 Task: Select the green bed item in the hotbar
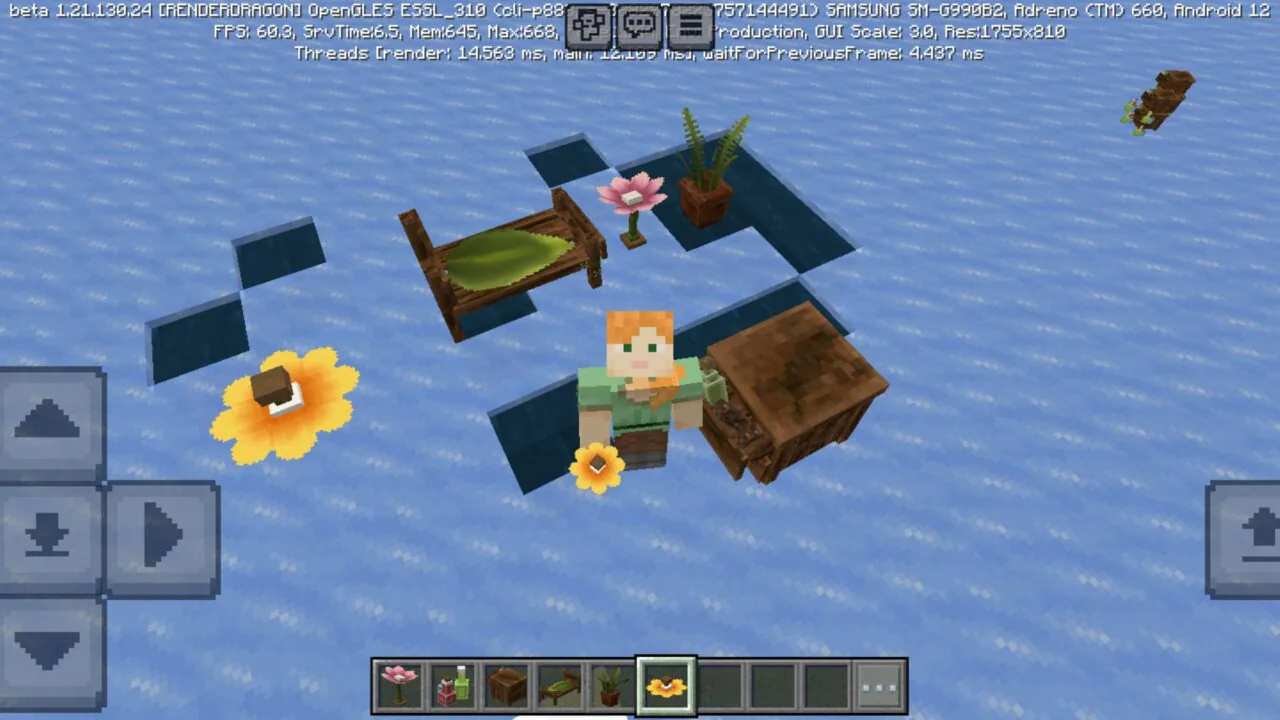pyautogui.click(x=559, y=686)
